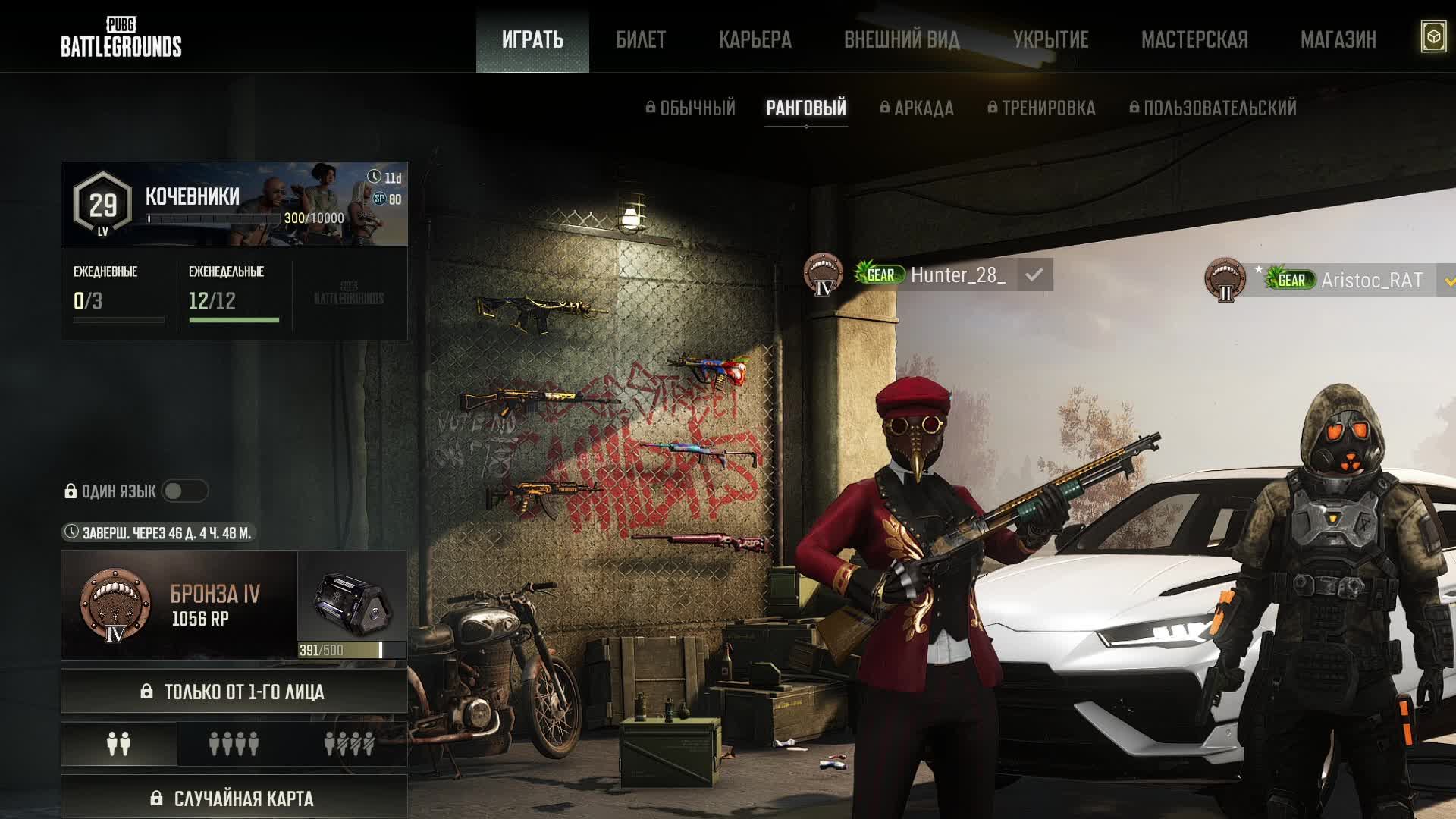The width and height of the screenshot is (1456, 819).
Task: Open the КАРЬЕРА tab
Action: pyautogui.click(x=755, y=39)
